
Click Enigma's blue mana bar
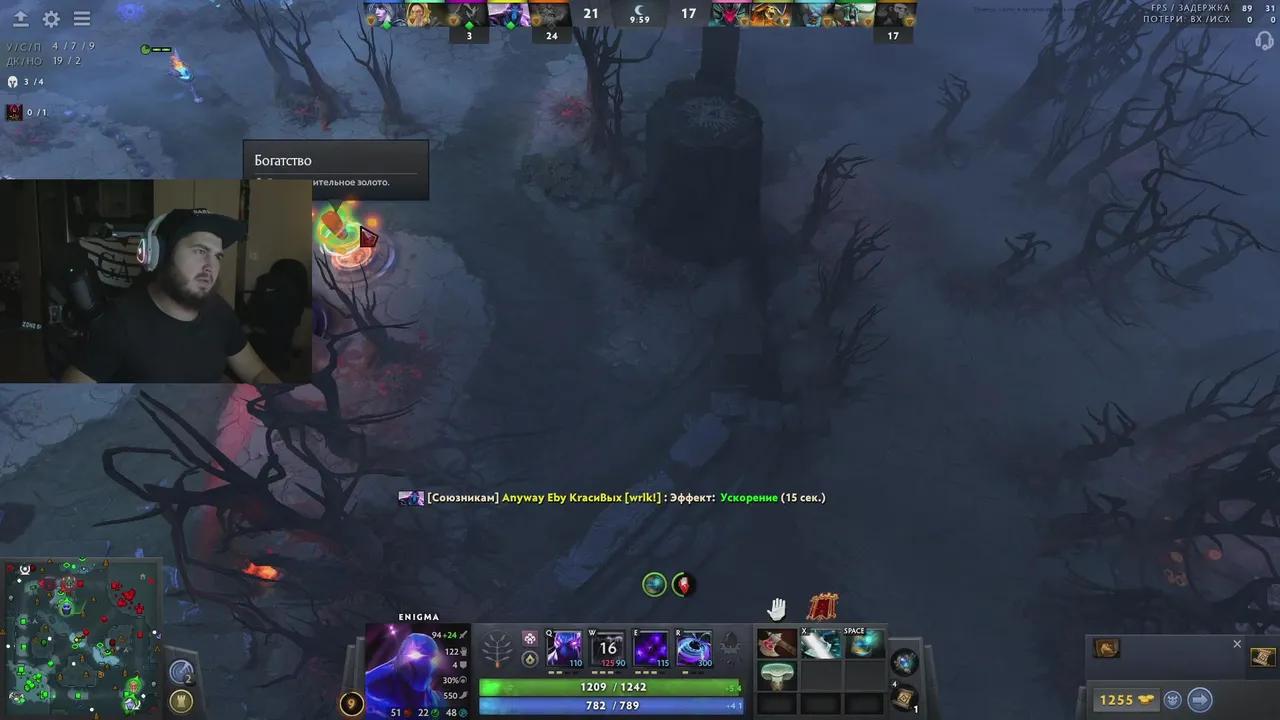point(610,705)
